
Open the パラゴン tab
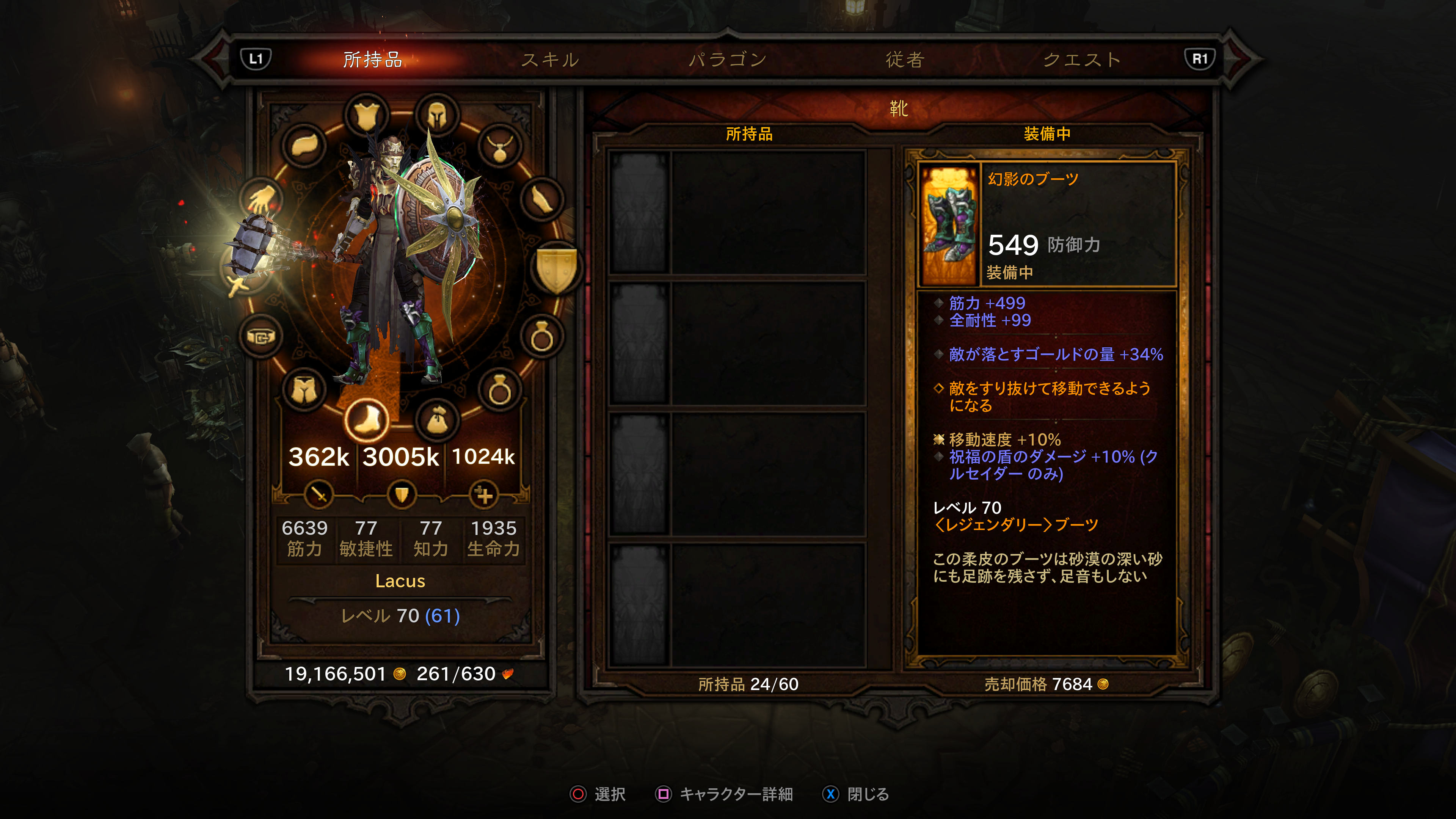point(728,60)
